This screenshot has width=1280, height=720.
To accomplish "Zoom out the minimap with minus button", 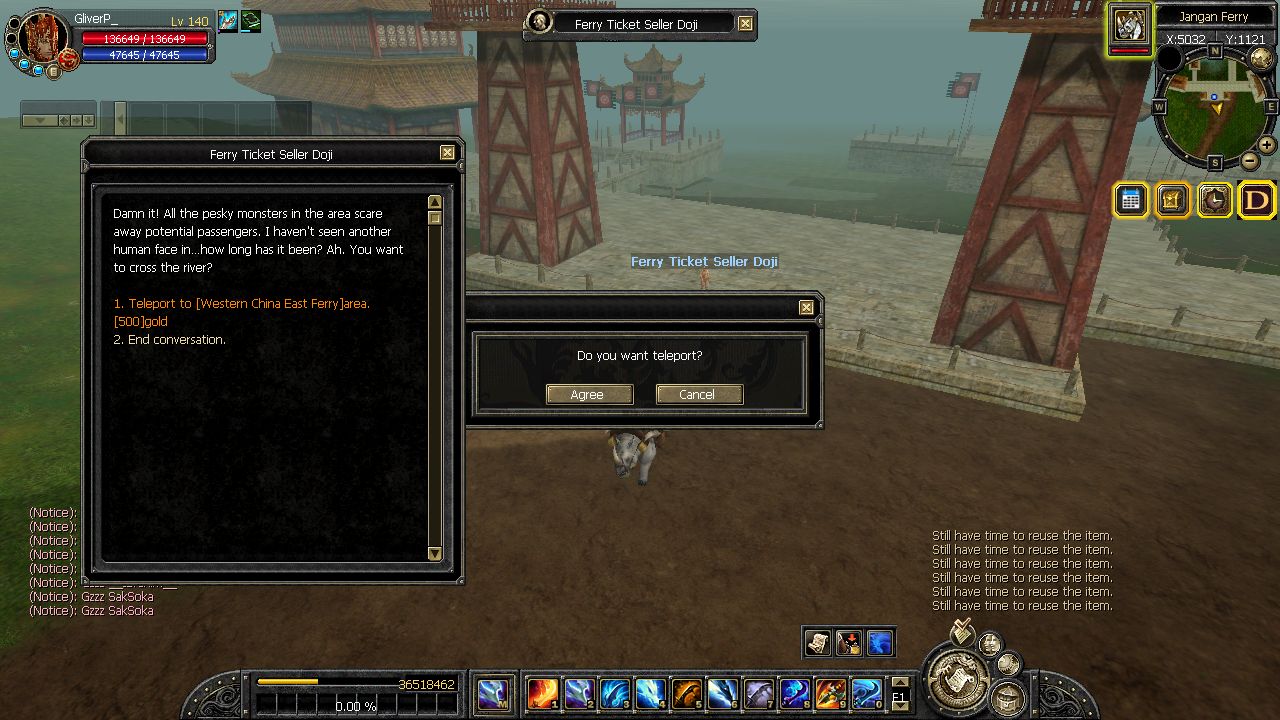I will (x=1250, y=161).
